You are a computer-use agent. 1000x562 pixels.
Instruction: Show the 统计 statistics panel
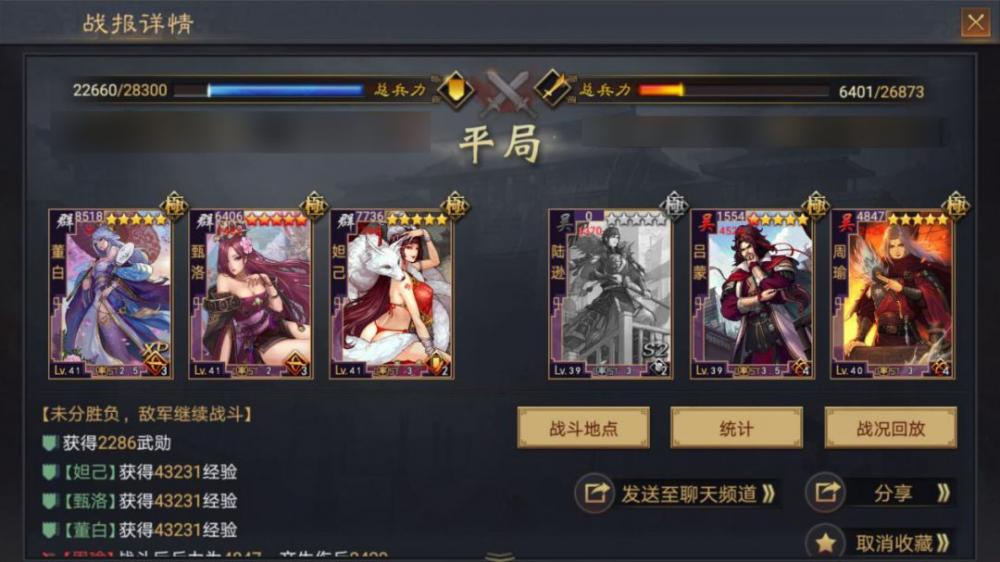click(736, 428)
